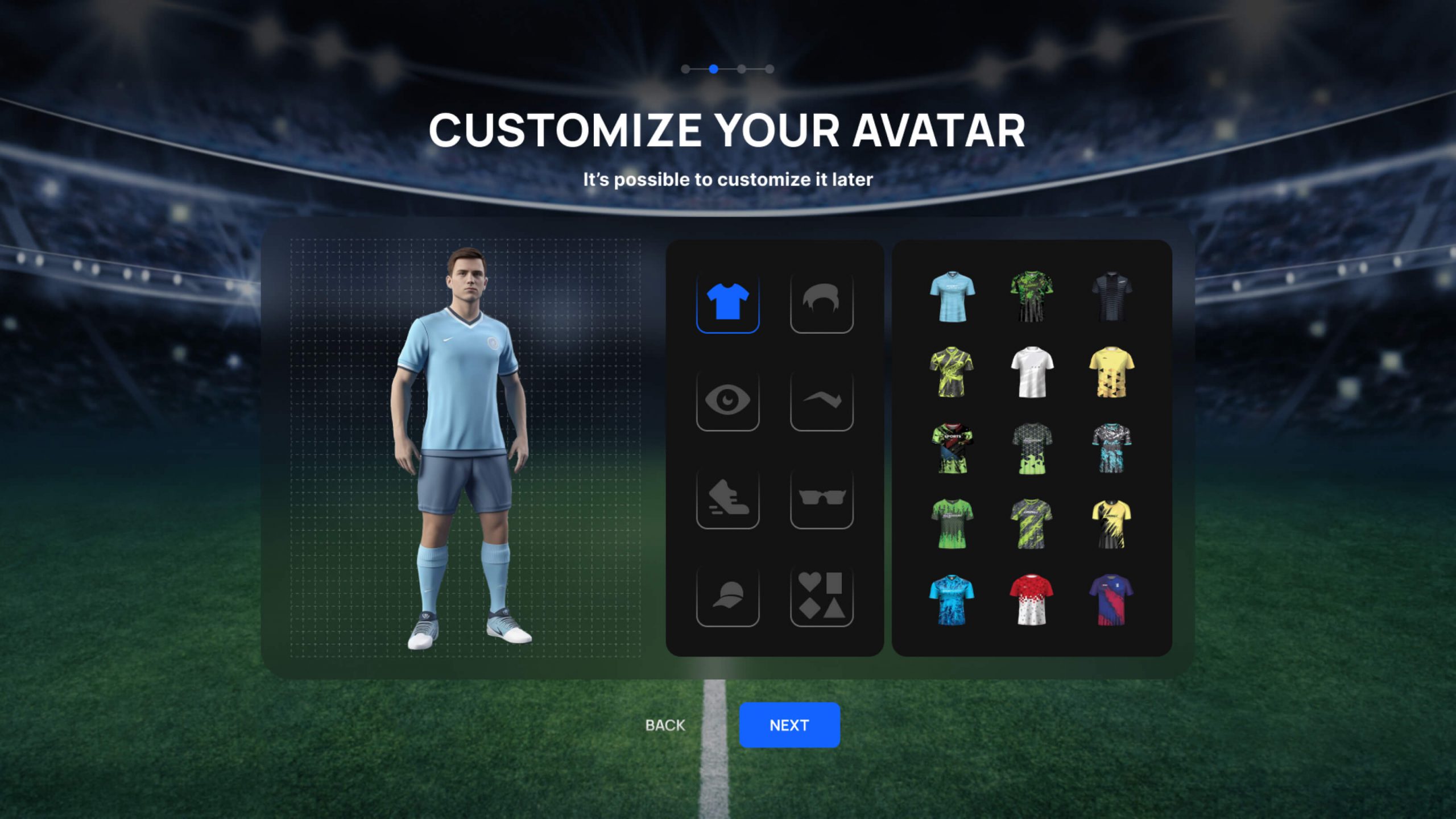Choose the plain white jersey
The image size is (1456, 819).
click(1032, 372)
